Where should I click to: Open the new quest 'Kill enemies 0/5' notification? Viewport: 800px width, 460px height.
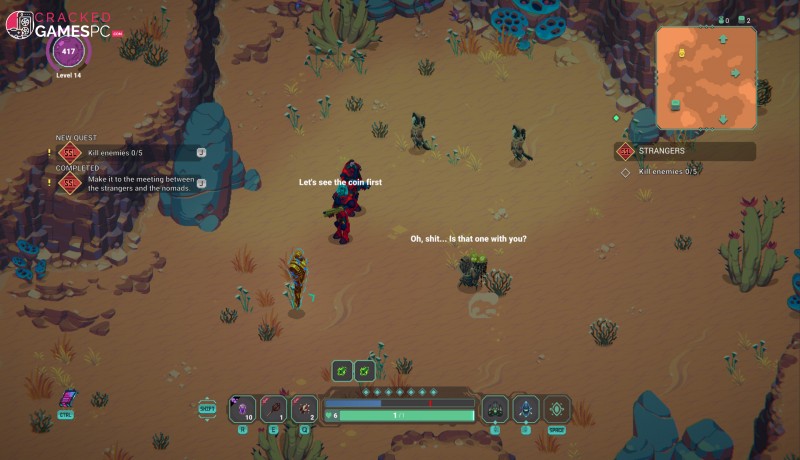[130, 152]
